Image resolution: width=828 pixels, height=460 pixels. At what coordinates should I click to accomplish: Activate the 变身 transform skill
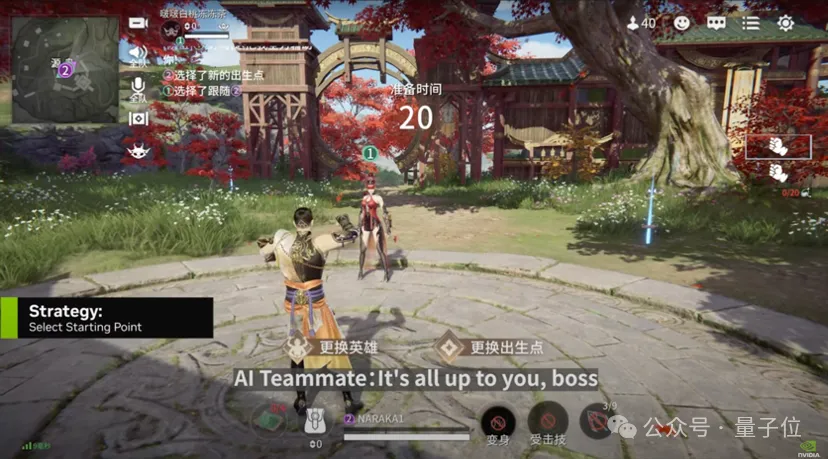click(x=498, y=421)
